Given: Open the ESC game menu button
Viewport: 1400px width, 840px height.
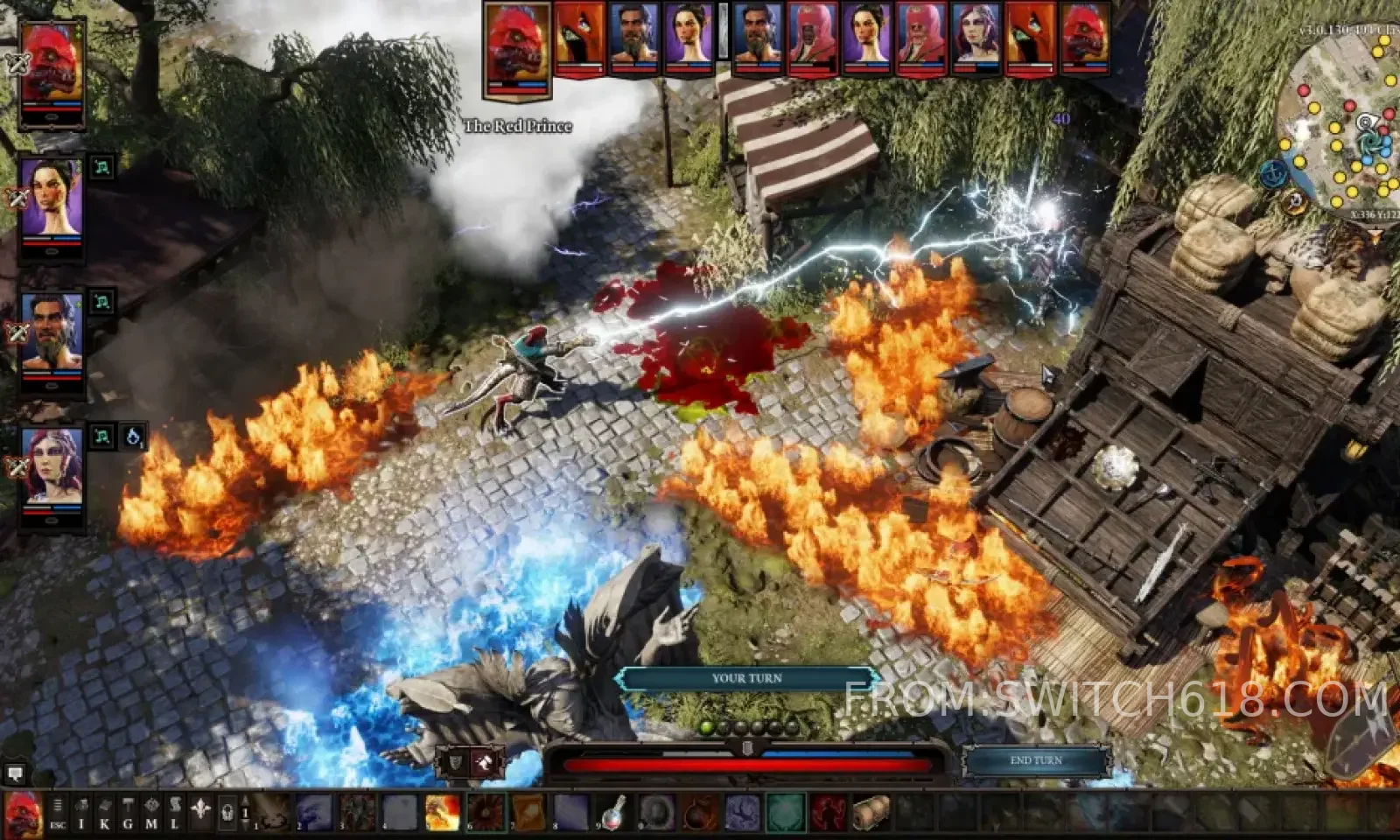Looking at the screenshot, I should [x=58, y=814].
